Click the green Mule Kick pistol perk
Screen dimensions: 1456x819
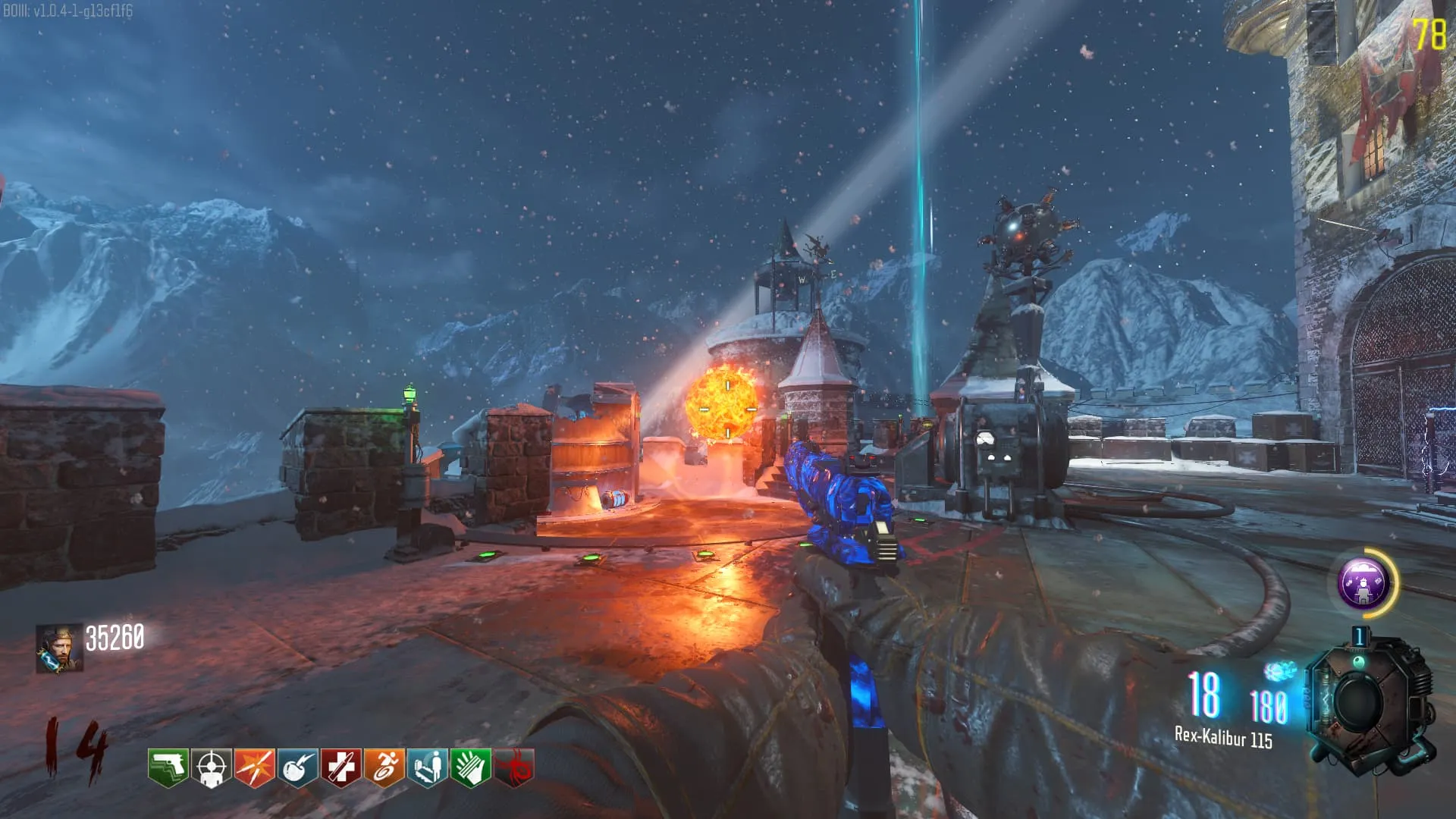(168, 767)
